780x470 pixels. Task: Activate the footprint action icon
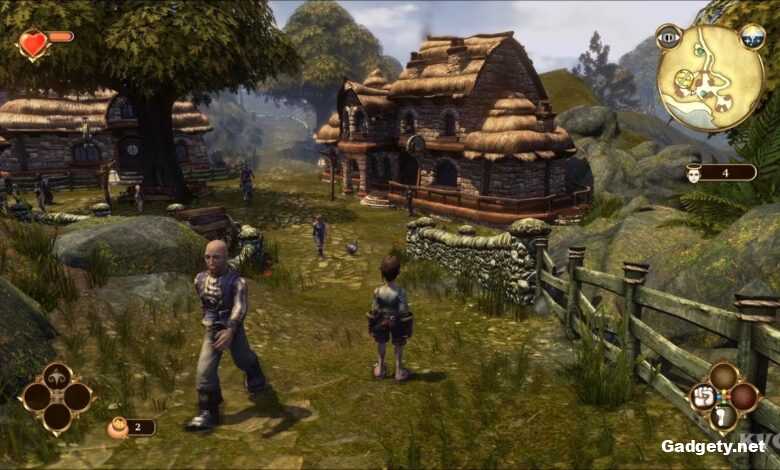point(724,417)
